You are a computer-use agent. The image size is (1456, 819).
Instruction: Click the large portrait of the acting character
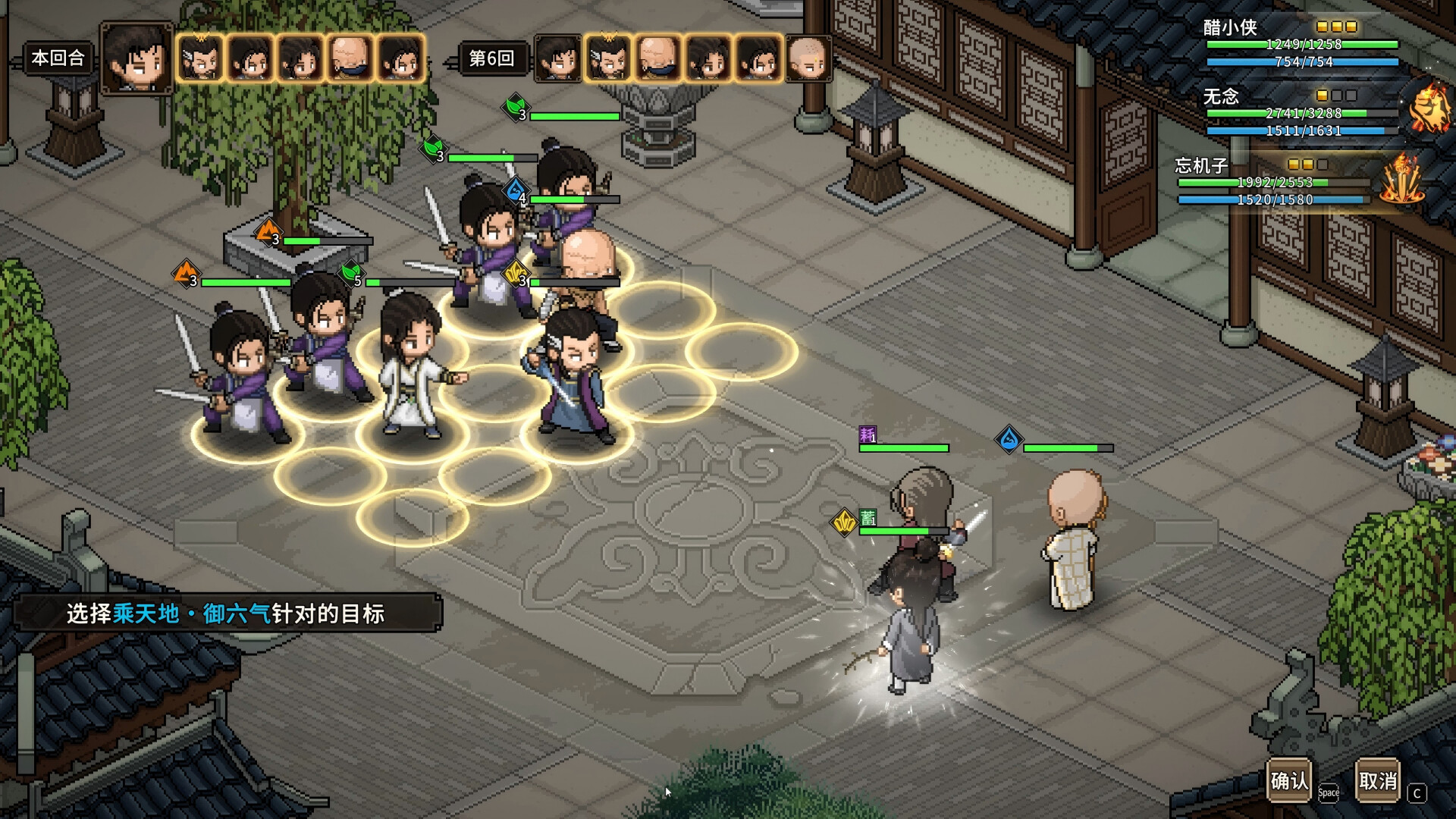[139, 59]
